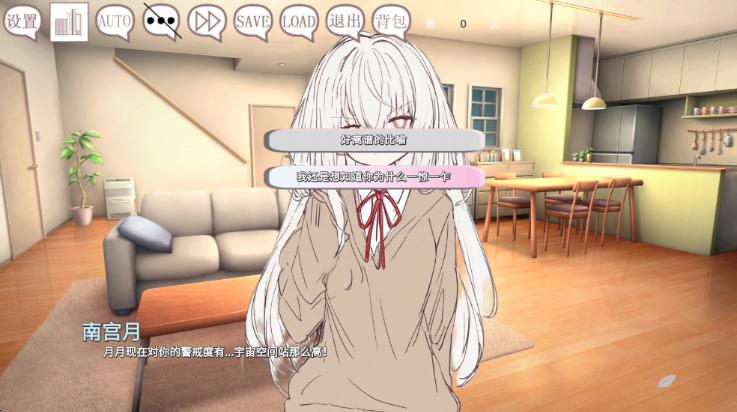Hide the dialogue box with crossed-out dots icon
Image resolution: width=737 pixels, height=412 pixels.
tap(161, 19)
